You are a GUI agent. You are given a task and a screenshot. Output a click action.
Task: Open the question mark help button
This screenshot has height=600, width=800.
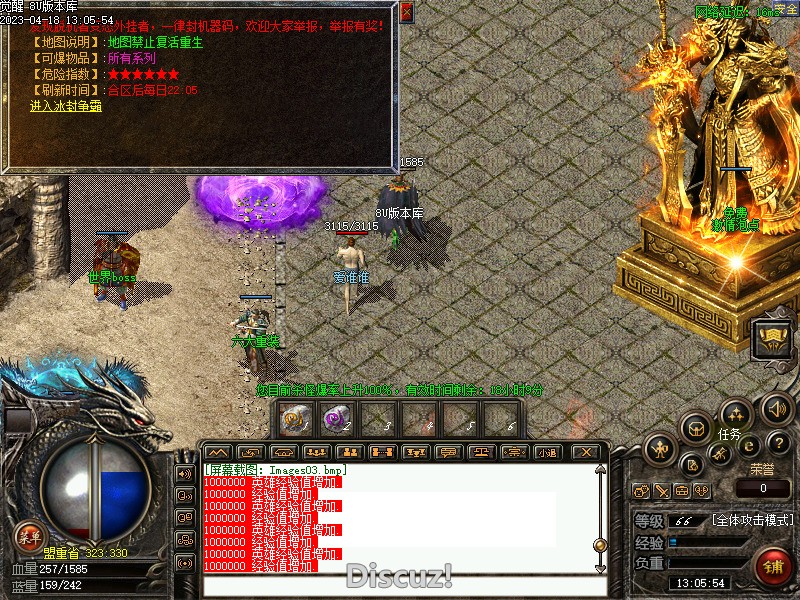pos(781,443)
